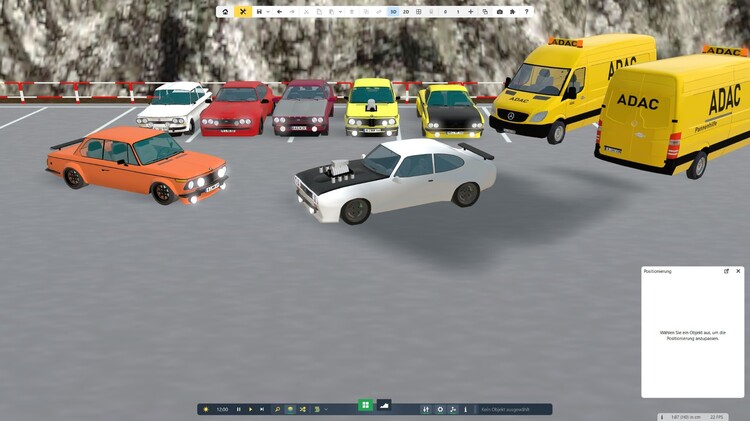Click the save disk icon
The image size is (750, 421).
(x=259, y=12)
